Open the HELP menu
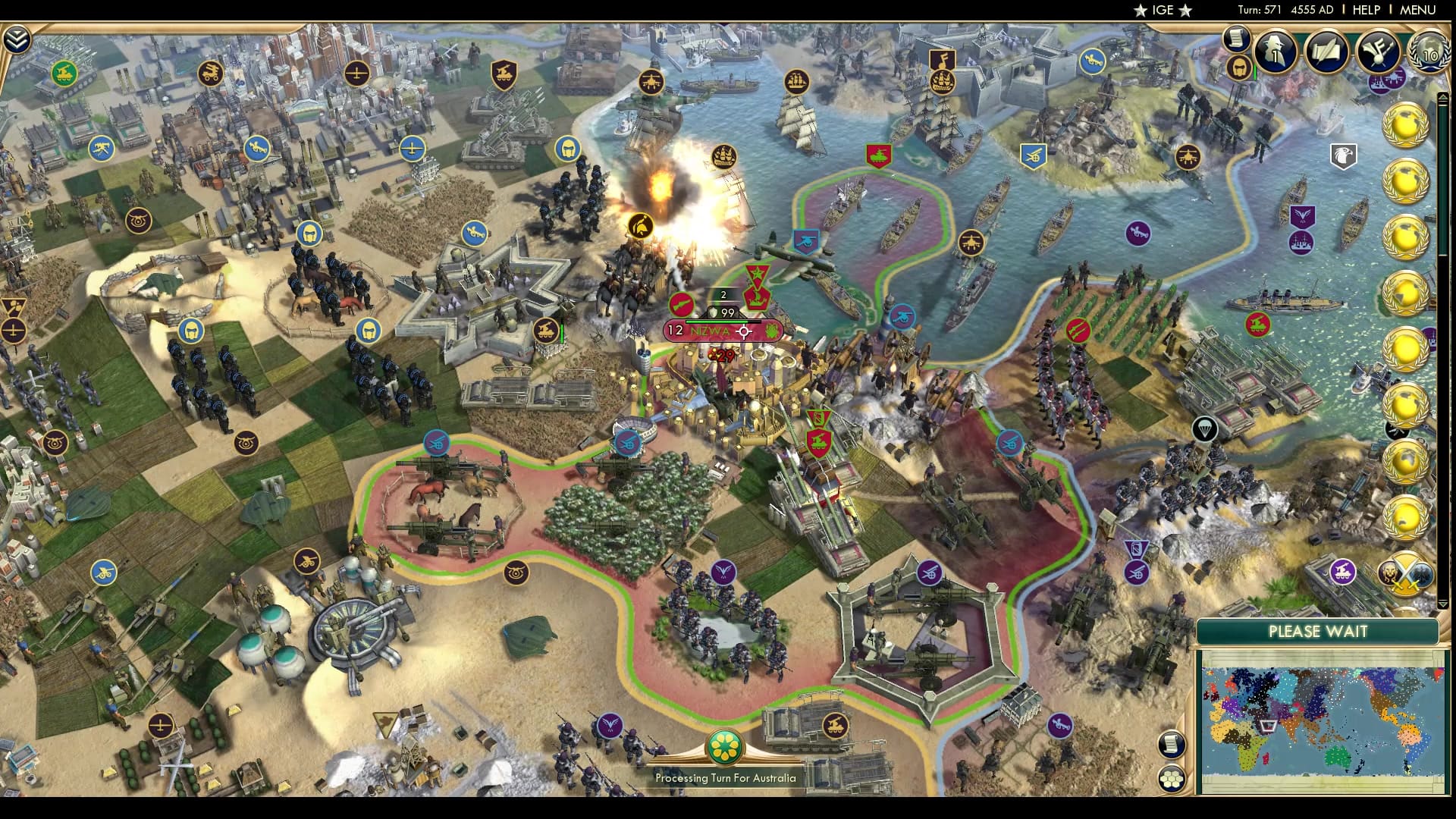The width and height of the screenshot is (1456, 819). (x=1366, y=11)
